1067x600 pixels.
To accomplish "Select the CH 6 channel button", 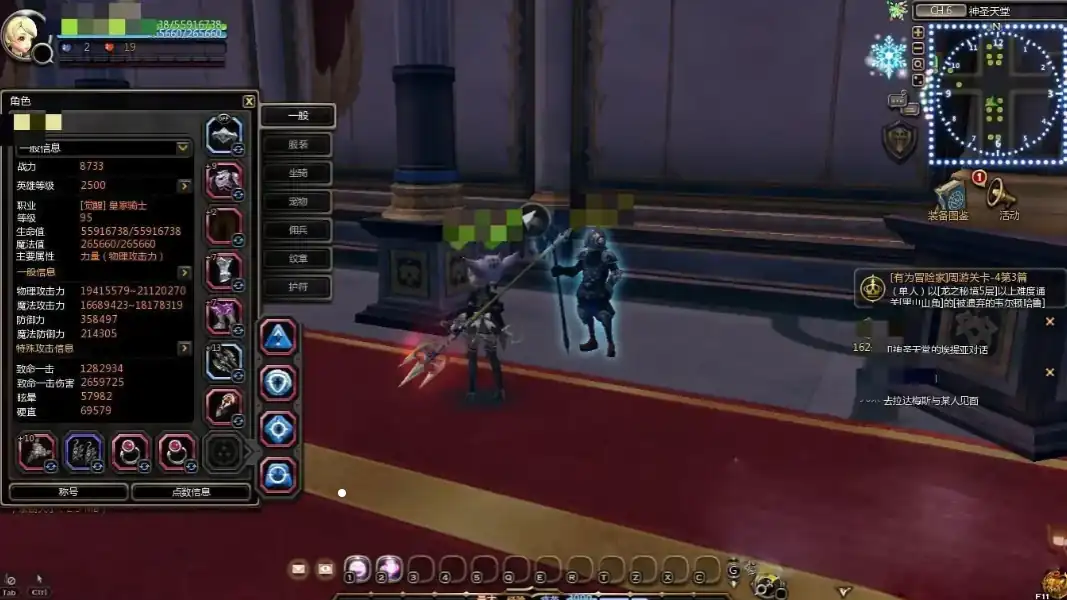I will [x=941, y=11].
